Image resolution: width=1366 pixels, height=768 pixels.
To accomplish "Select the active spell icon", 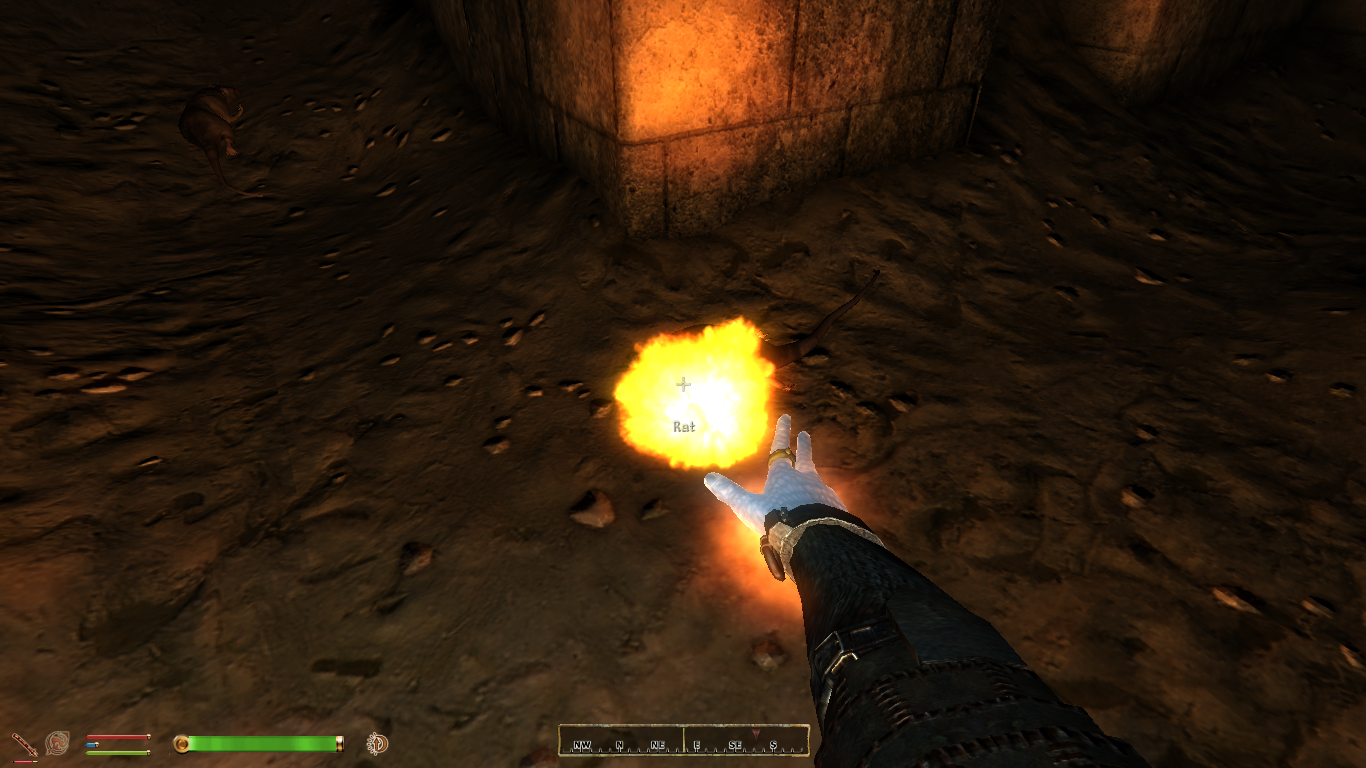I will (58, 743).
